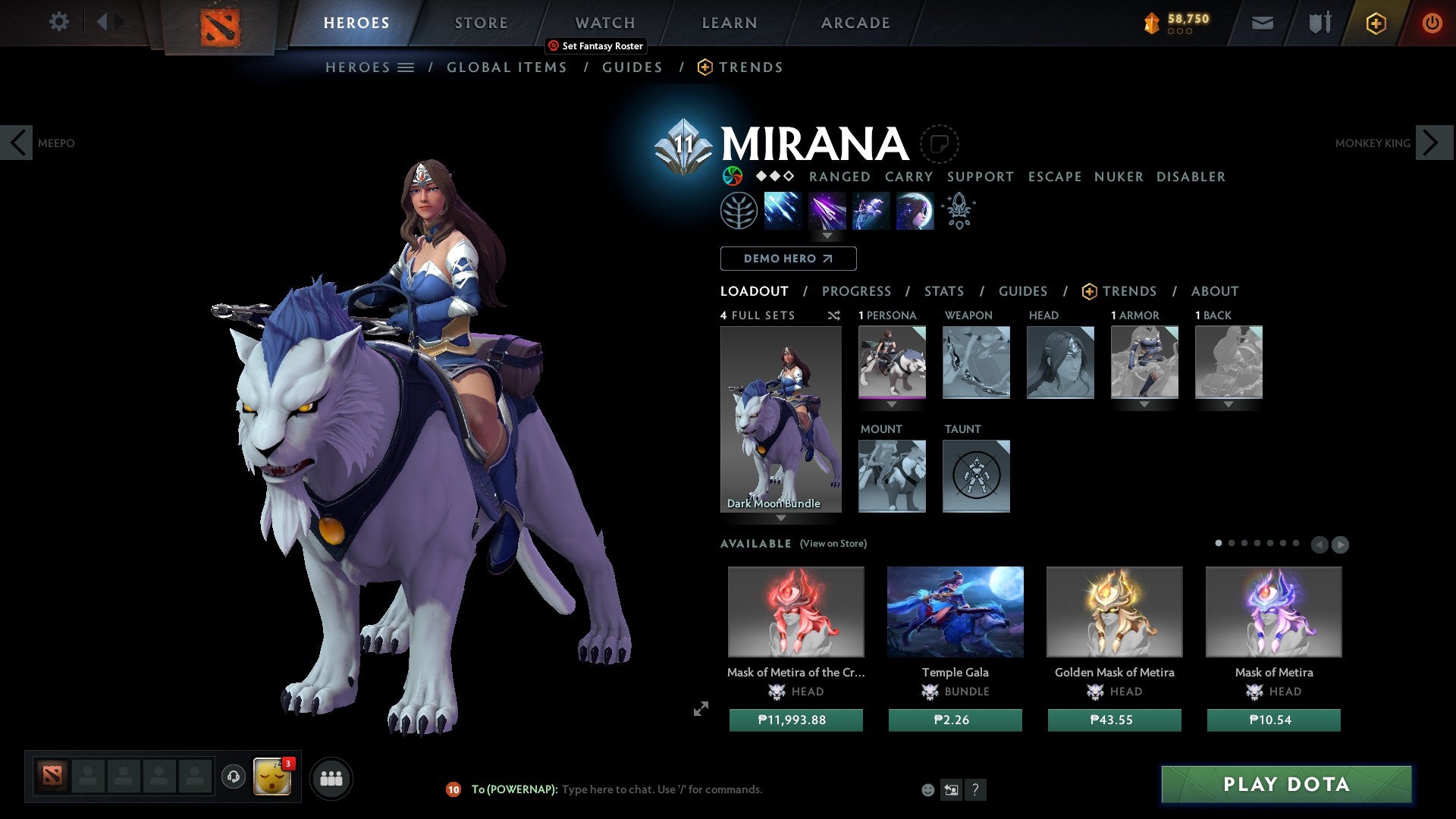Viewport: 1456px width, 819px height.
Task: Click the Aghanim's Scepter upgrade icon
Action: point(958,210)
